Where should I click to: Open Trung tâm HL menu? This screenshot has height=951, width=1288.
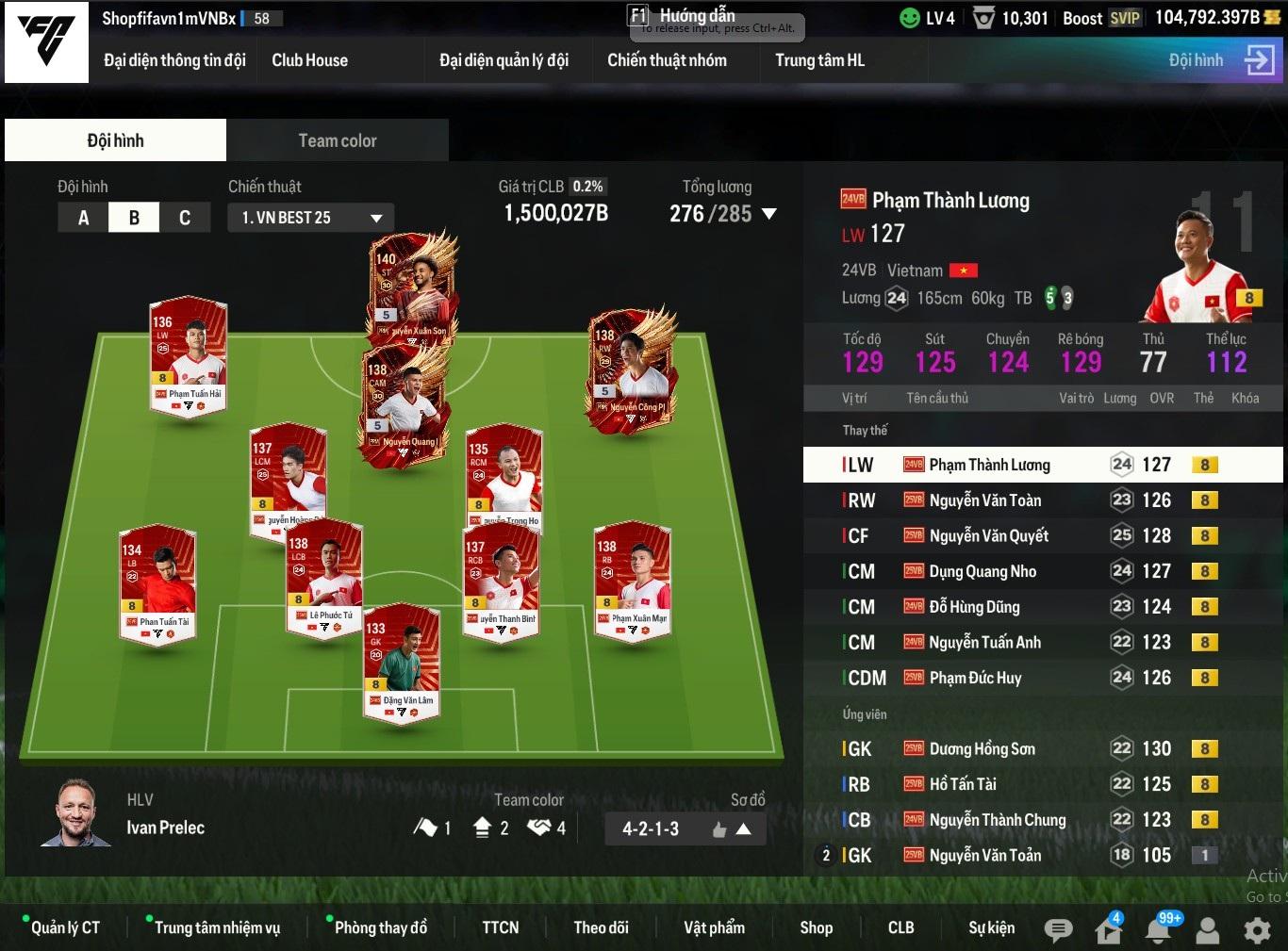(x=819, y=60)
